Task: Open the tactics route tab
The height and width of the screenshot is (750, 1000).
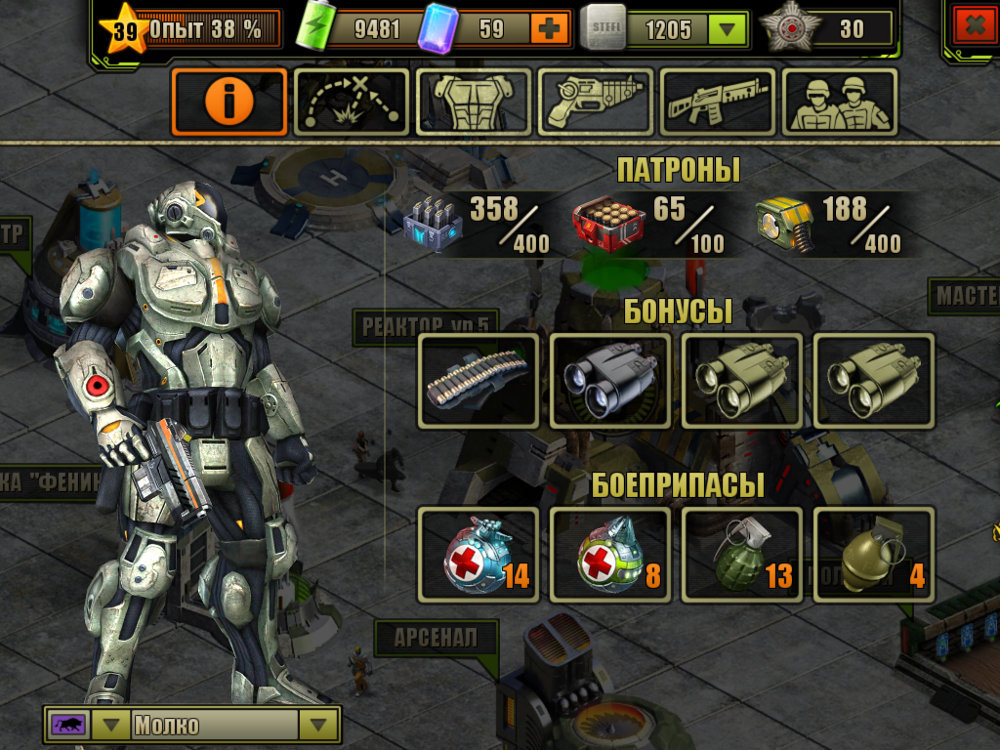Action: click(351, 102)
